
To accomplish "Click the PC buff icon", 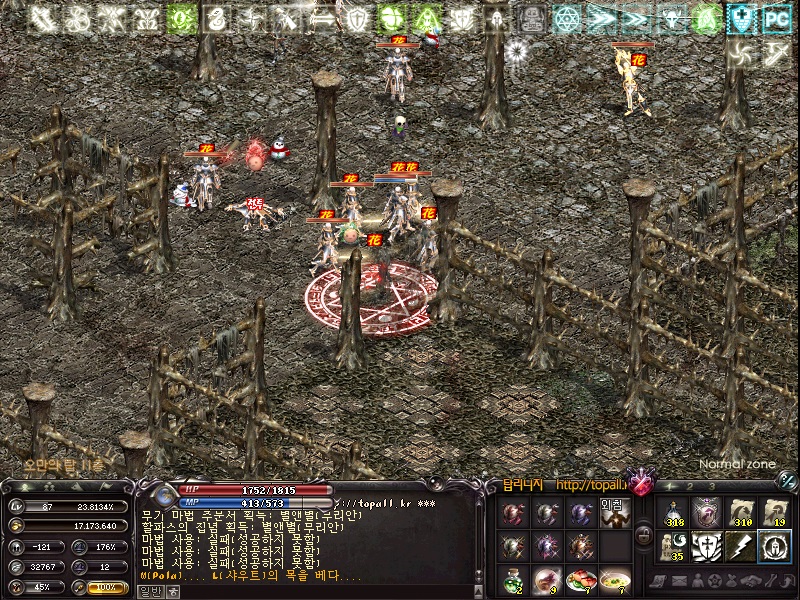I will 774,18.
